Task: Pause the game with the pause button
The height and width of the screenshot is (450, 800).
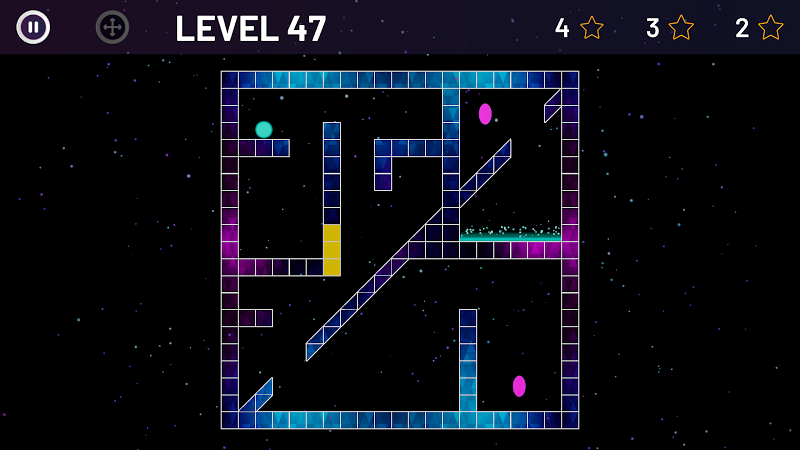Action: pyautogui.click(x=33, y=27)
